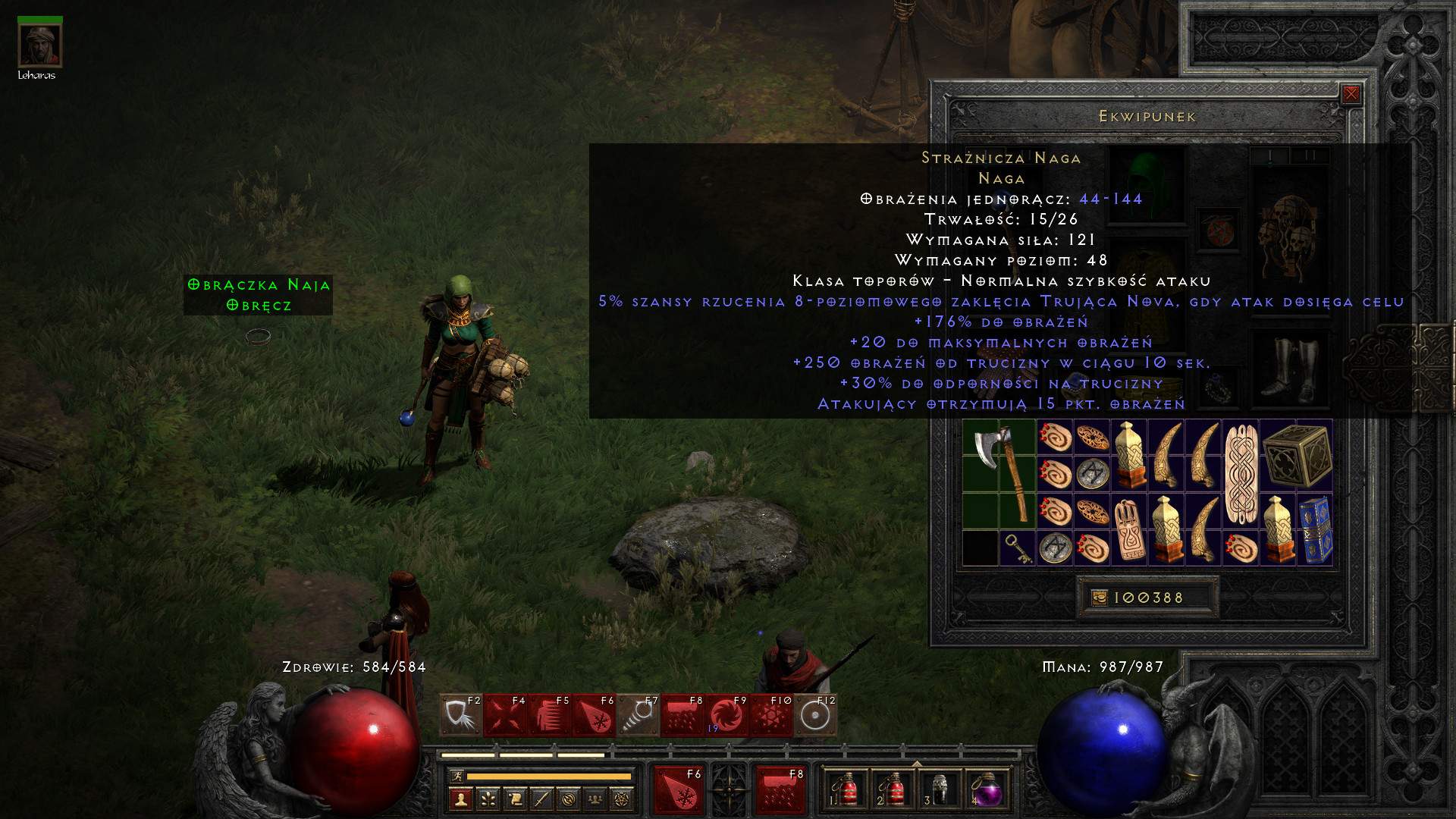Select the blue tome book
The height and width of the screenshot is (819, 1456).
click(1316, 529)
